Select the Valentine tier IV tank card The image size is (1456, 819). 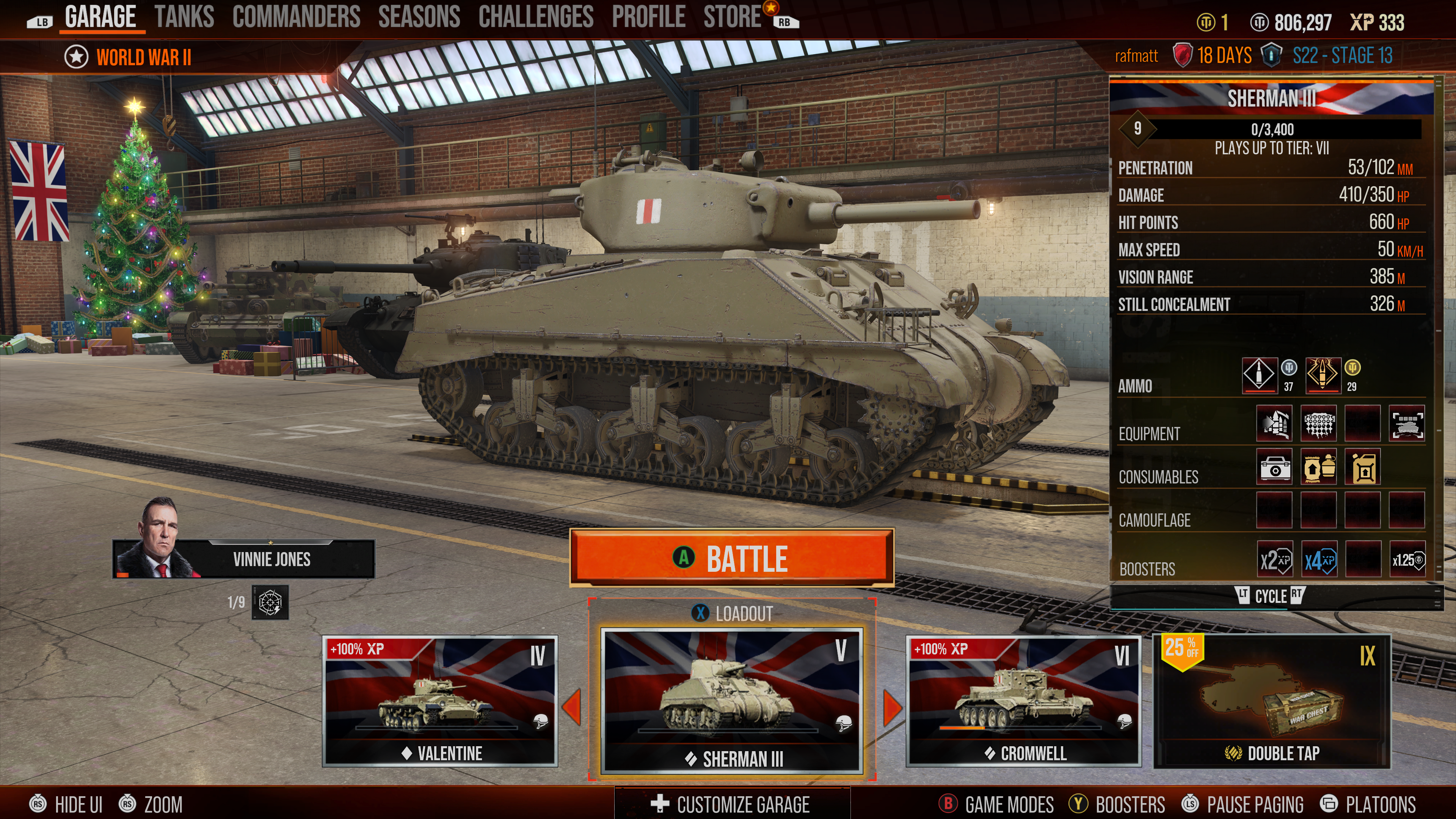pos(440,700)
